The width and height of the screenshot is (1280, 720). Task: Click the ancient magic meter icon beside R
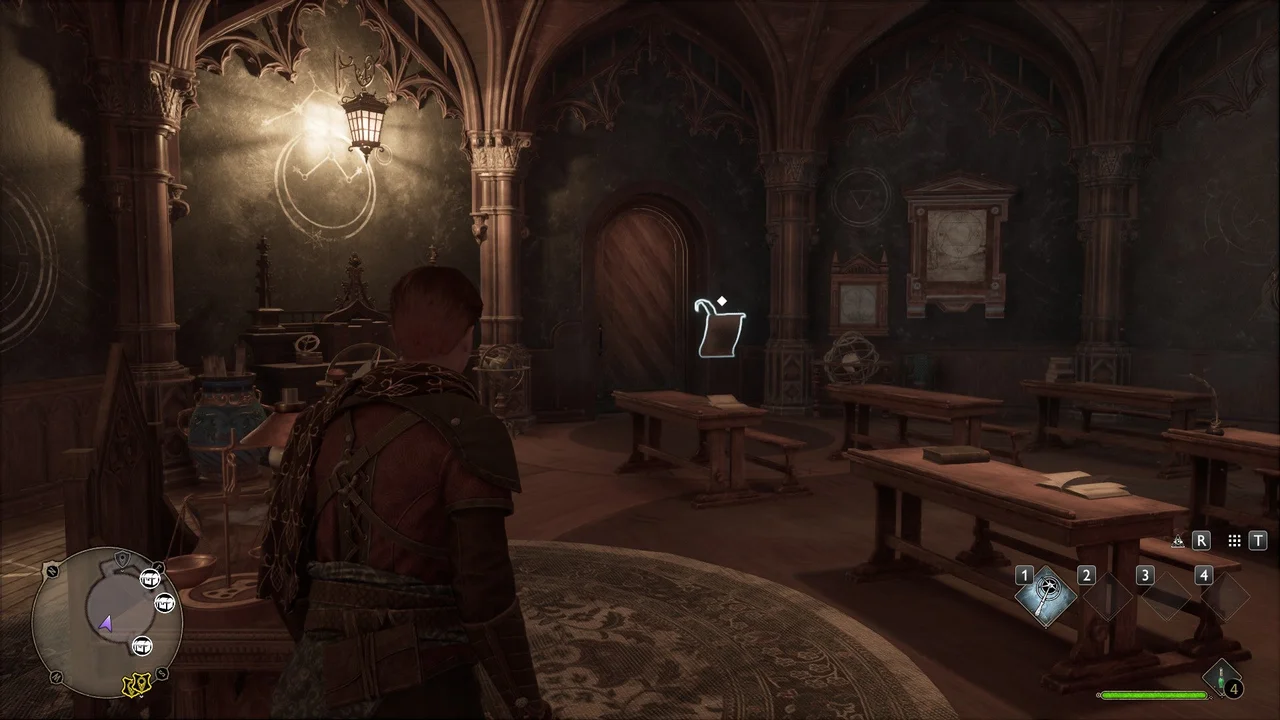point(1178,541)
